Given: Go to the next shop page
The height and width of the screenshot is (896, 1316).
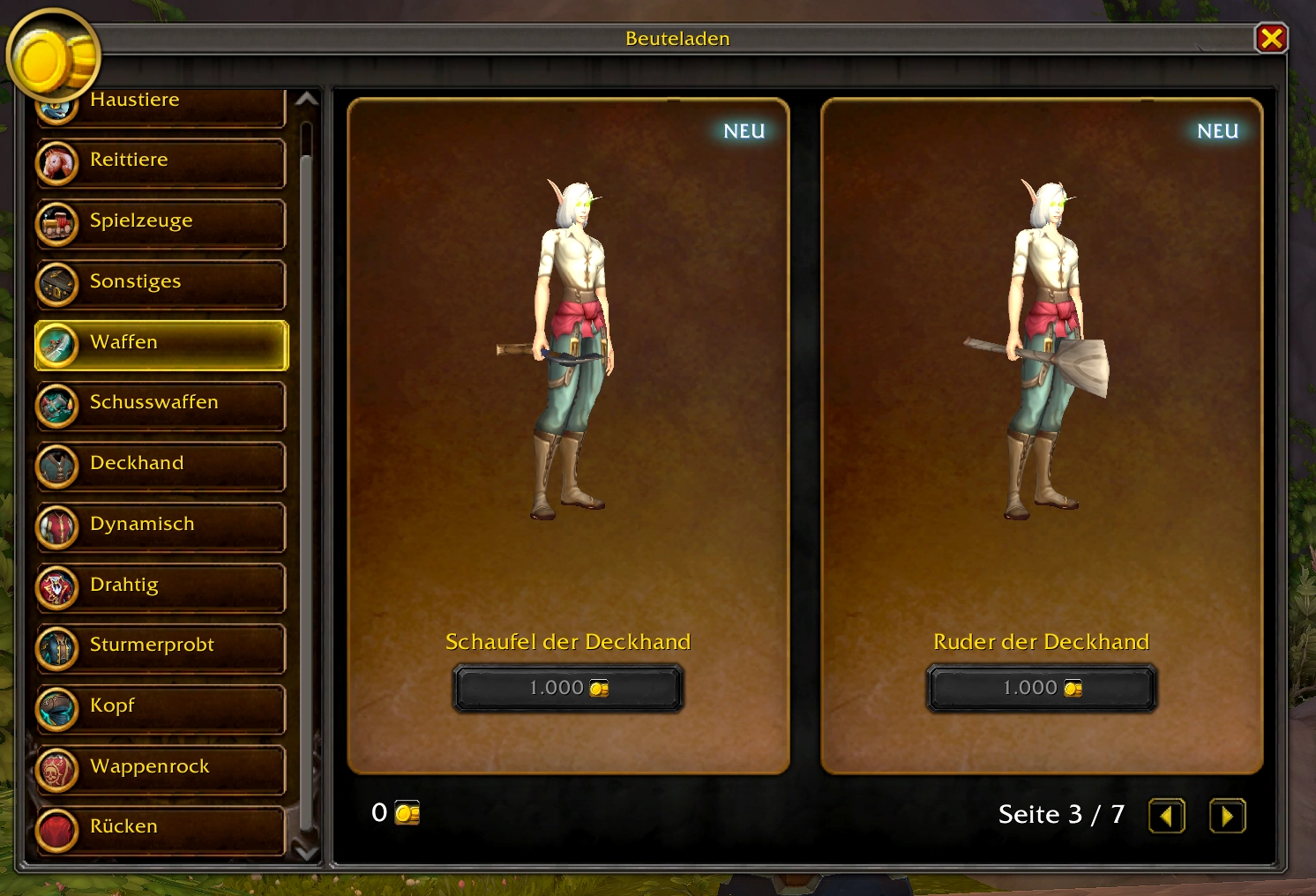Looking at the screenshot, I should click(1227, 816).
